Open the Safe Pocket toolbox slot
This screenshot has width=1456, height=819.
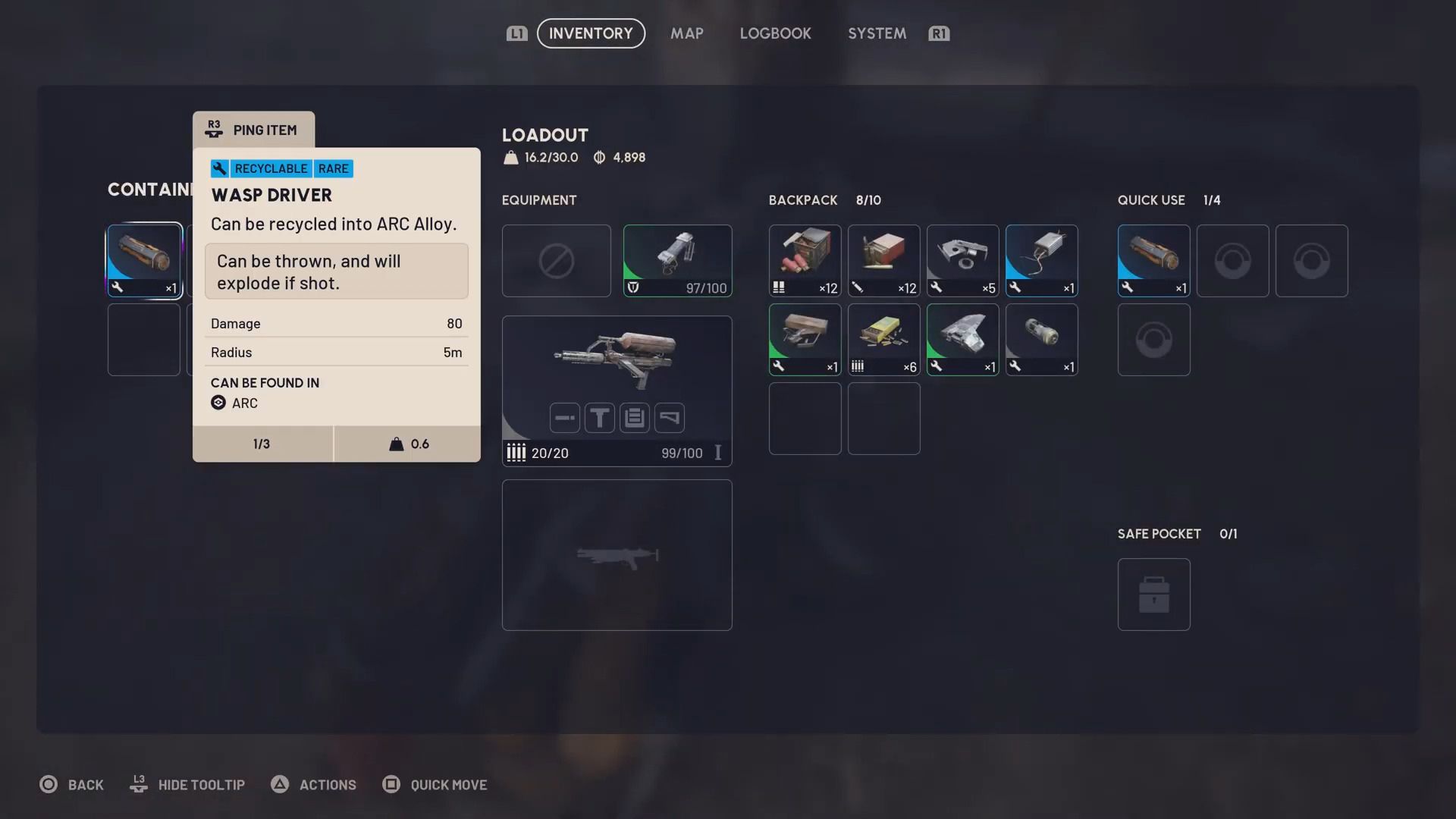[x=1153, y=594]
